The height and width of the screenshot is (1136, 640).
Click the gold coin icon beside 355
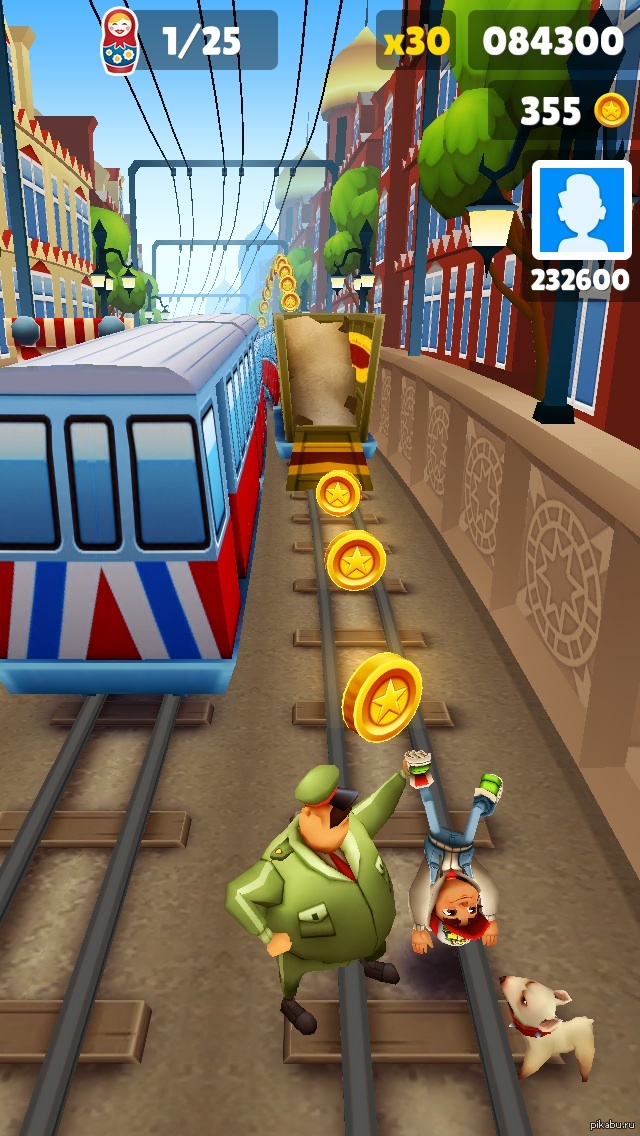[x=611, y=110]
